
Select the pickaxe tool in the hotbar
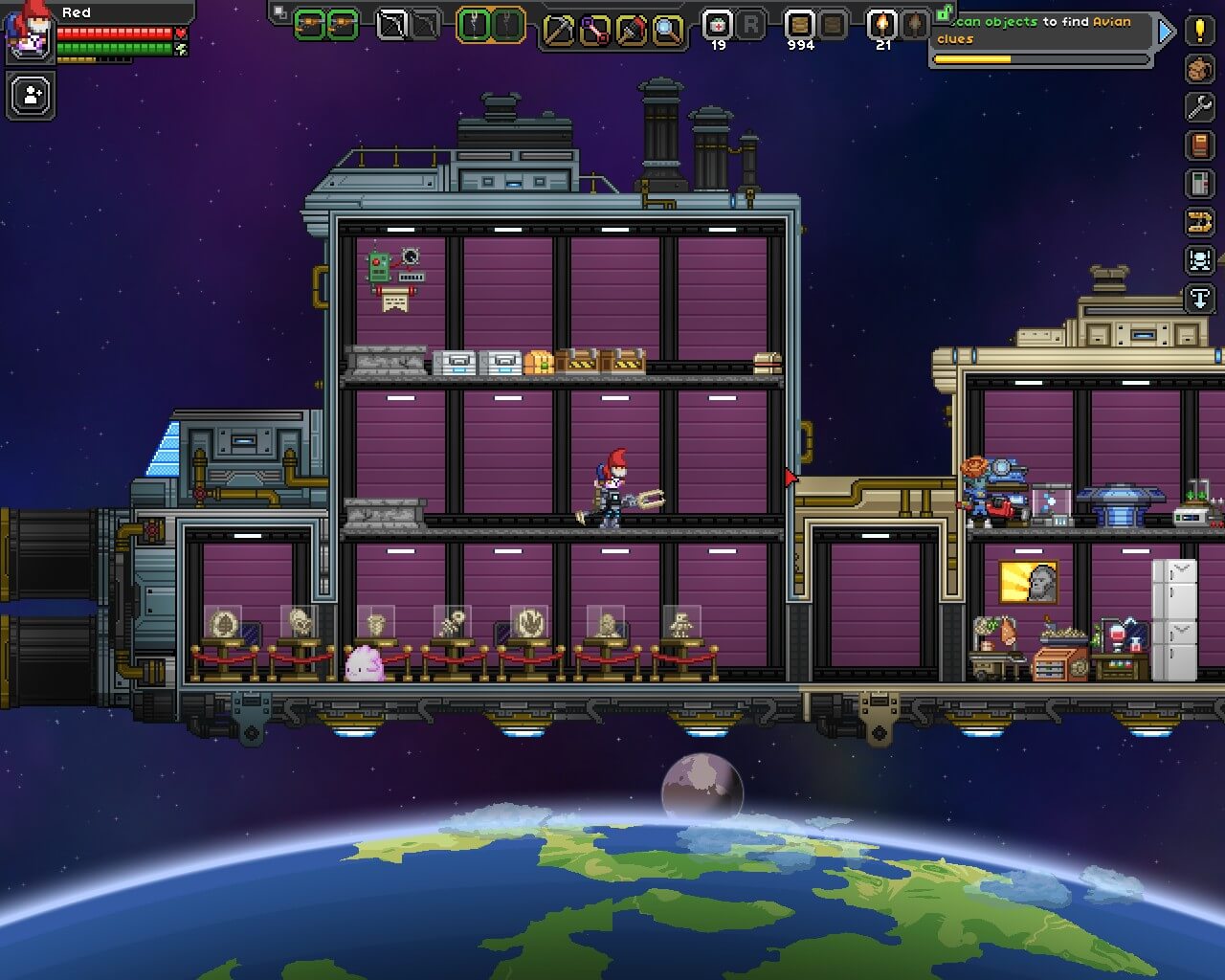pyautogui.click(x=558, y=30)
